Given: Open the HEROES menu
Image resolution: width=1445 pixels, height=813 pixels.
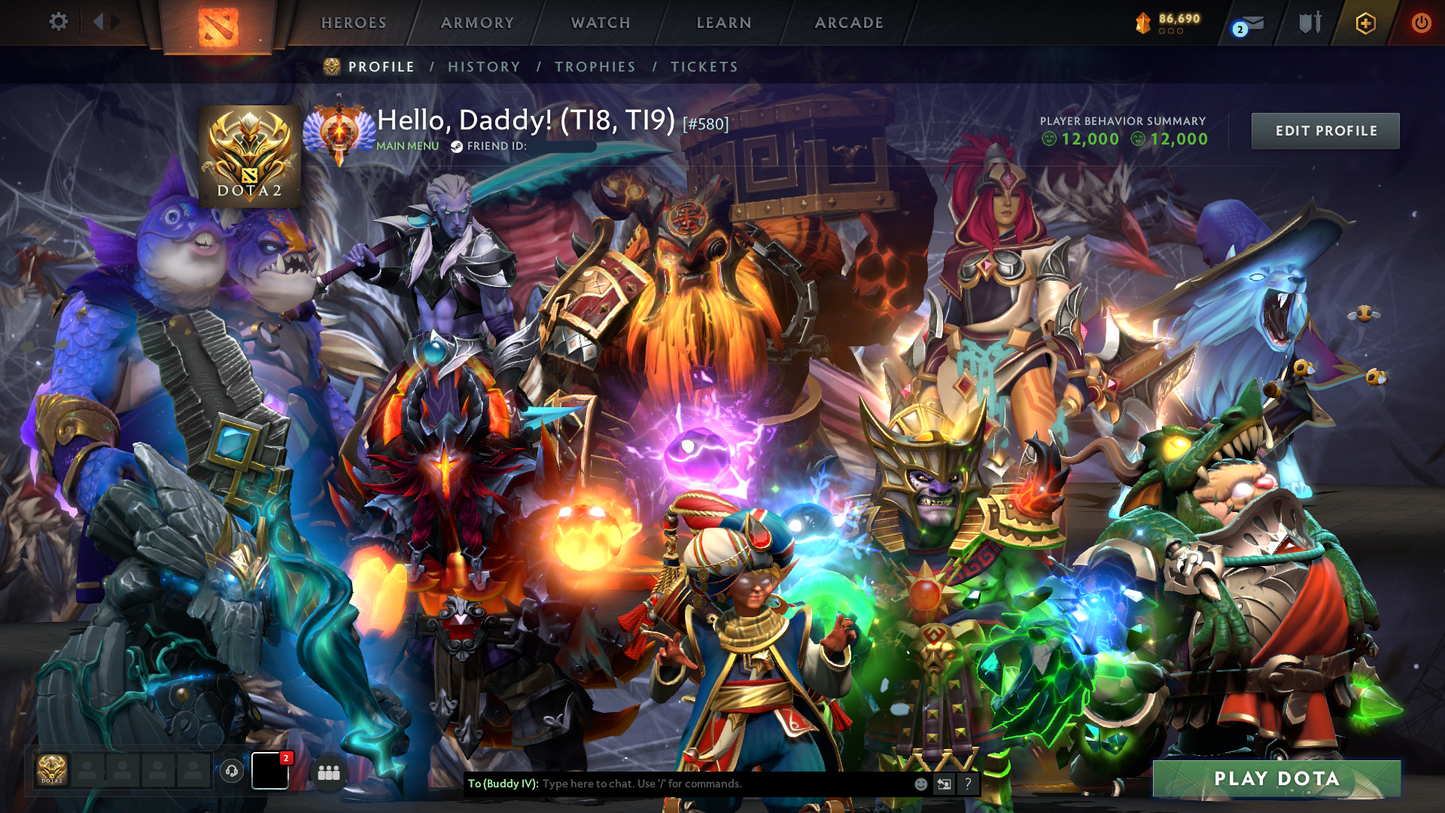Looking at the screenshot, I should [x=352, y=22].
